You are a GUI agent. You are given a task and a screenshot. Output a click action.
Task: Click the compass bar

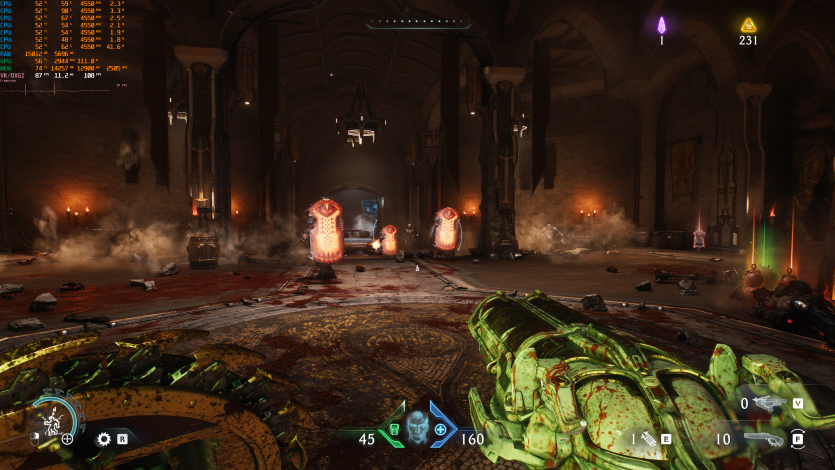pyautogui.click(x=417, y=21)
